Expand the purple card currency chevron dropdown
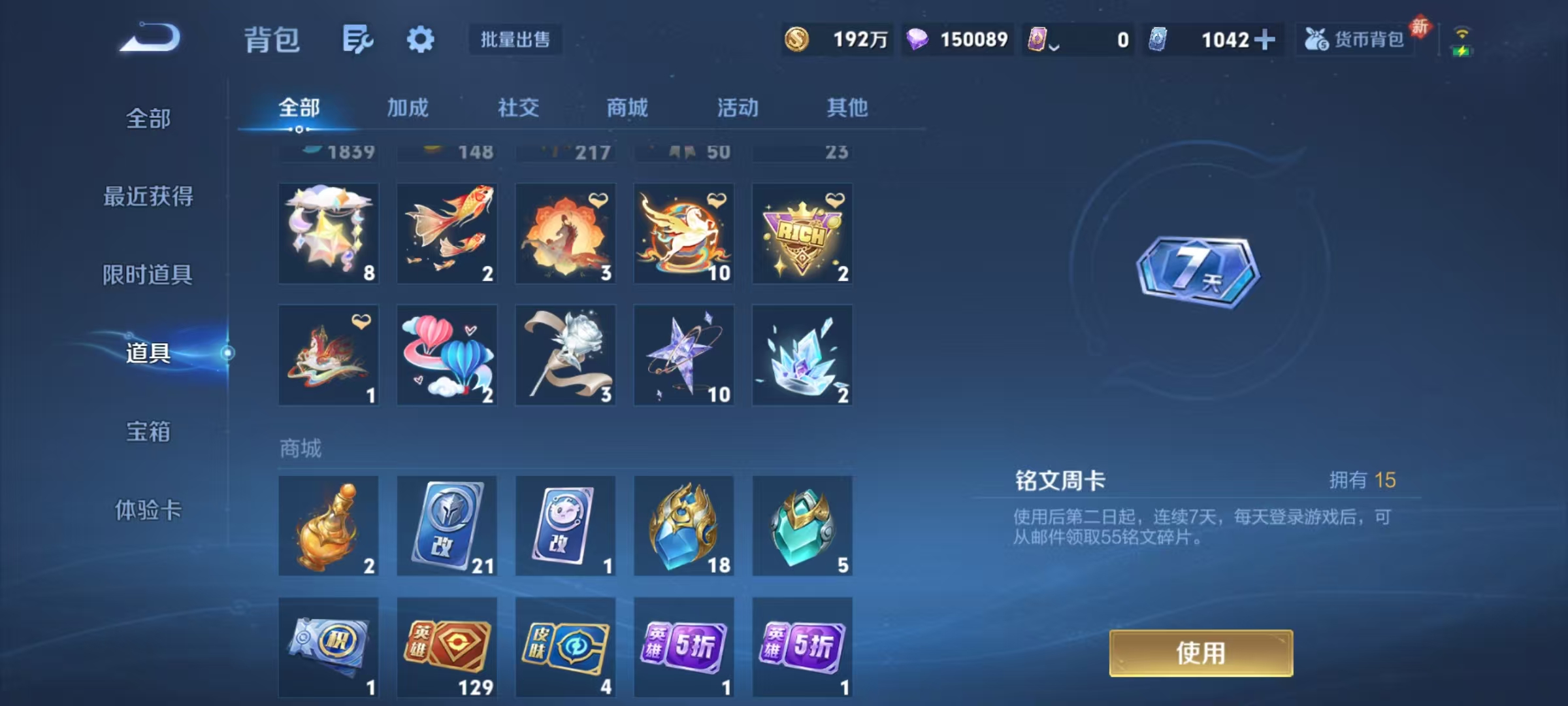Image resolution: width=1568 pixels, height=706 pixels. pos(1054,47)
